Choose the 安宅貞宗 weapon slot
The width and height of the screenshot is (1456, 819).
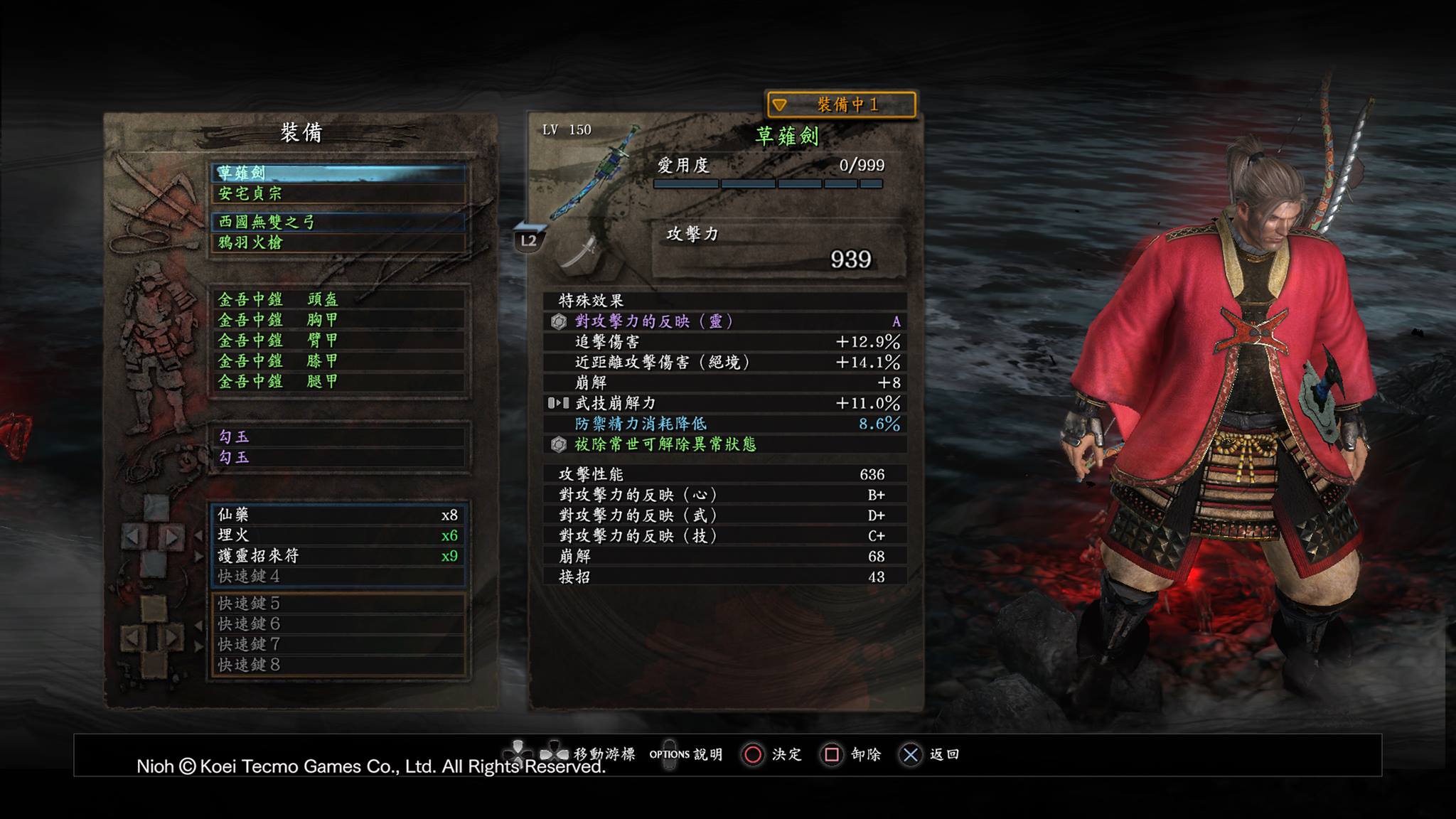[338, 193]
